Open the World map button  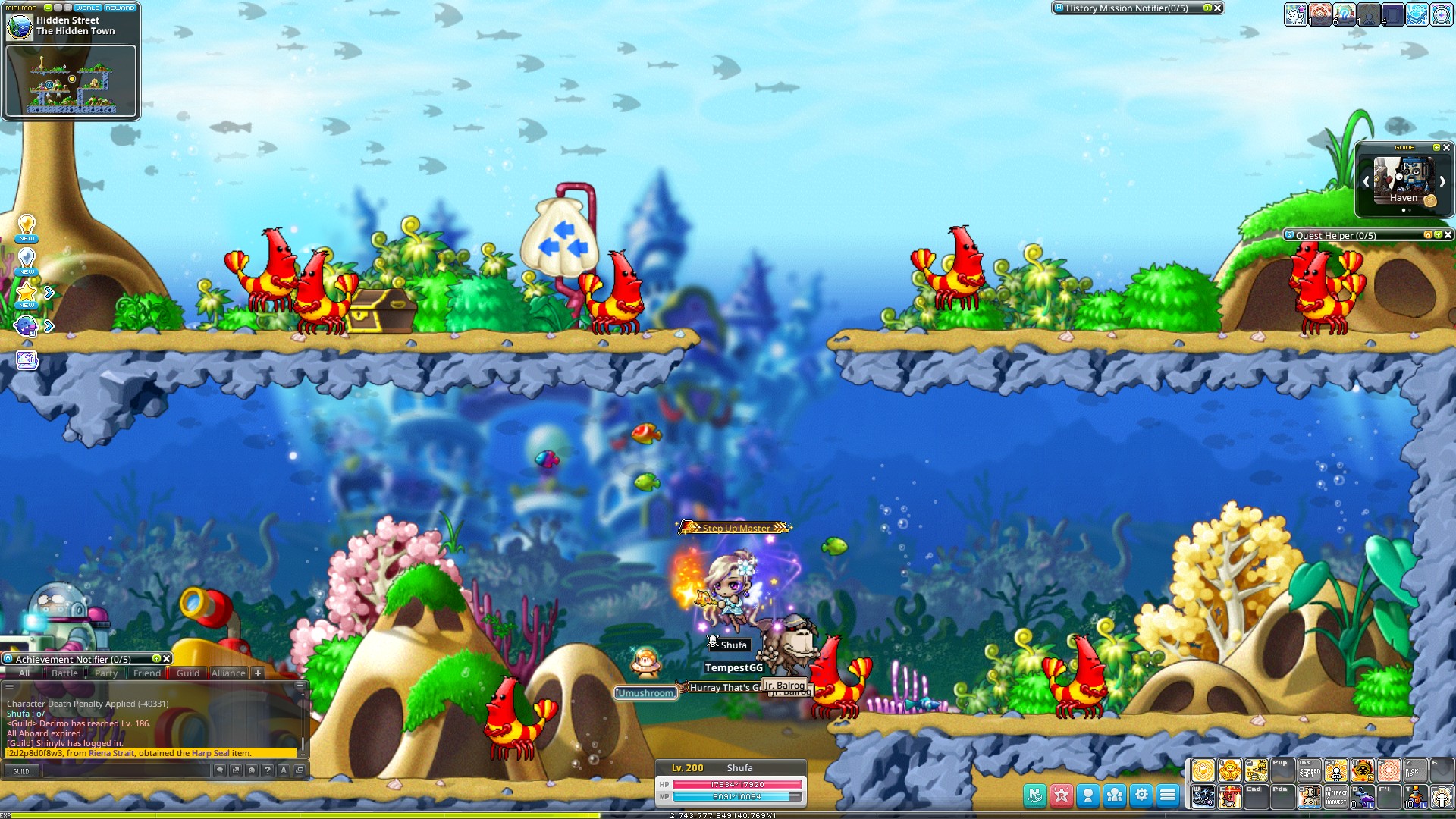87,8
